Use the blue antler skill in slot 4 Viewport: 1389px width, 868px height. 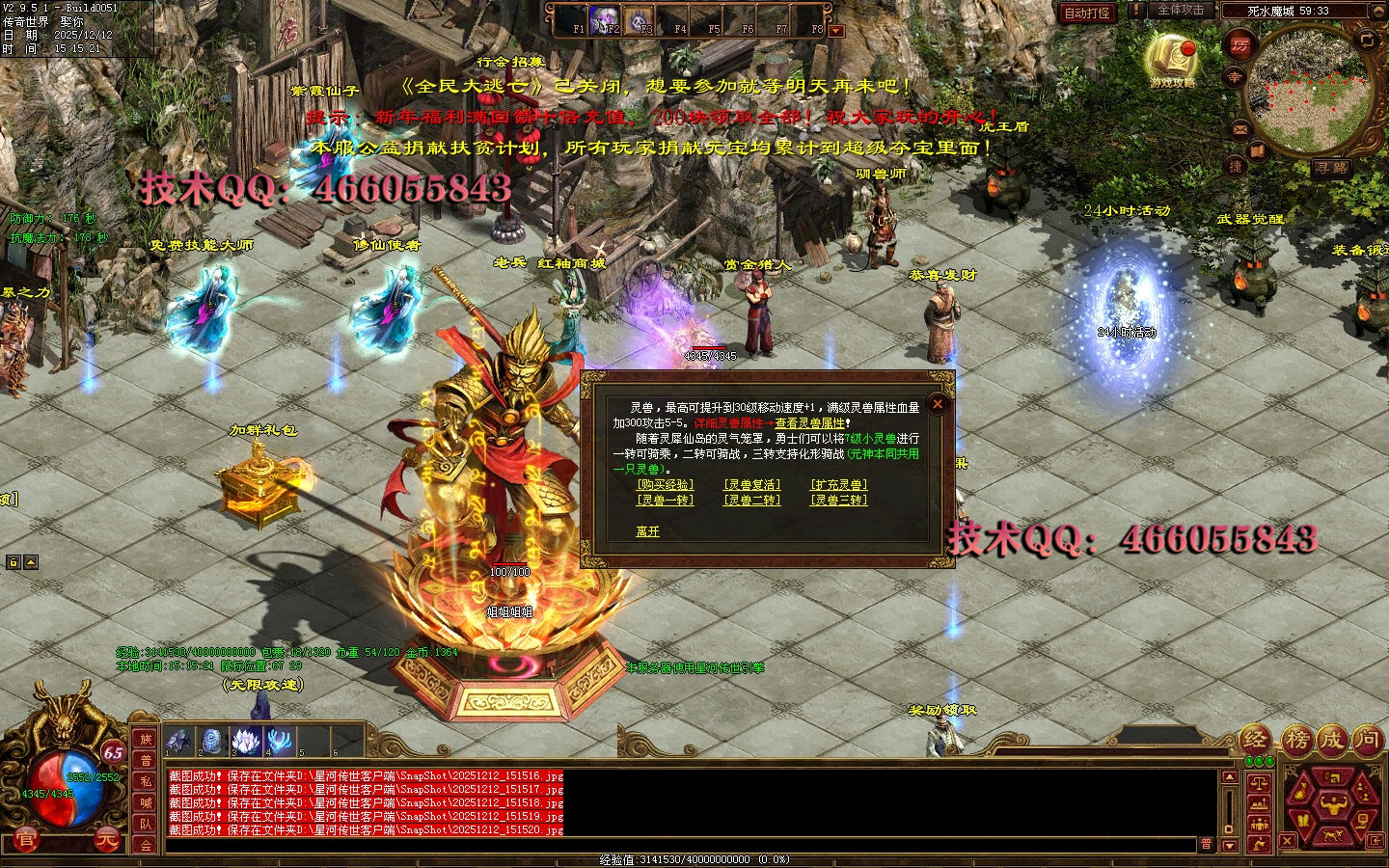click(x=281, y=741)
